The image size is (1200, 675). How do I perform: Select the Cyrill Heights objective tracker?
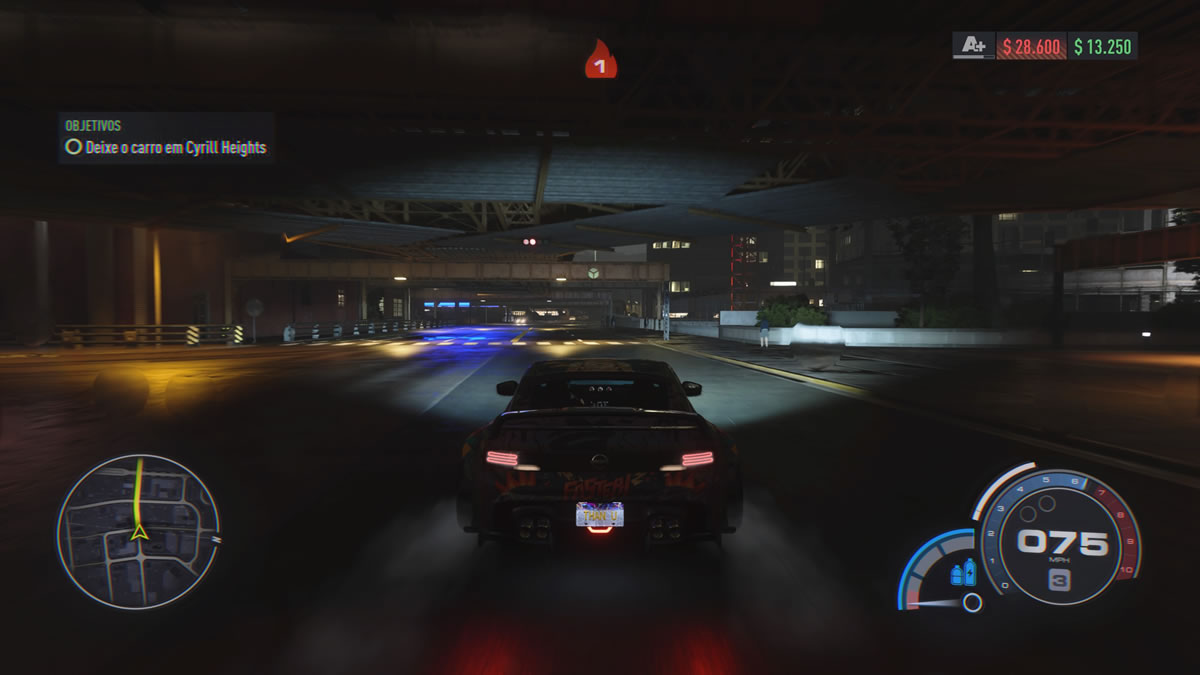tap(166, 147)
